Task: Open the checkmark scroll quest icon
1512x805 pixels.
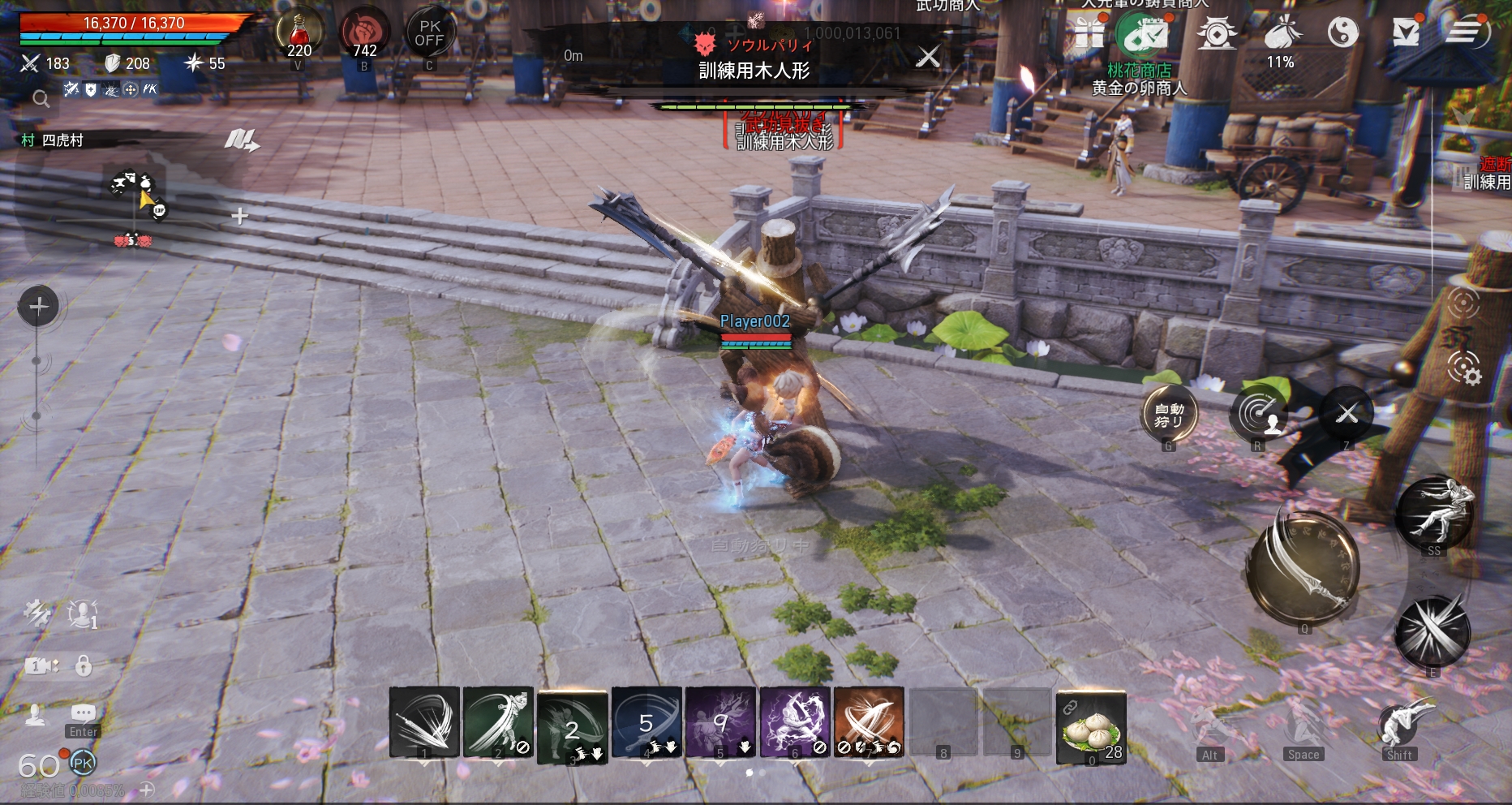Action: (1406, 33)
